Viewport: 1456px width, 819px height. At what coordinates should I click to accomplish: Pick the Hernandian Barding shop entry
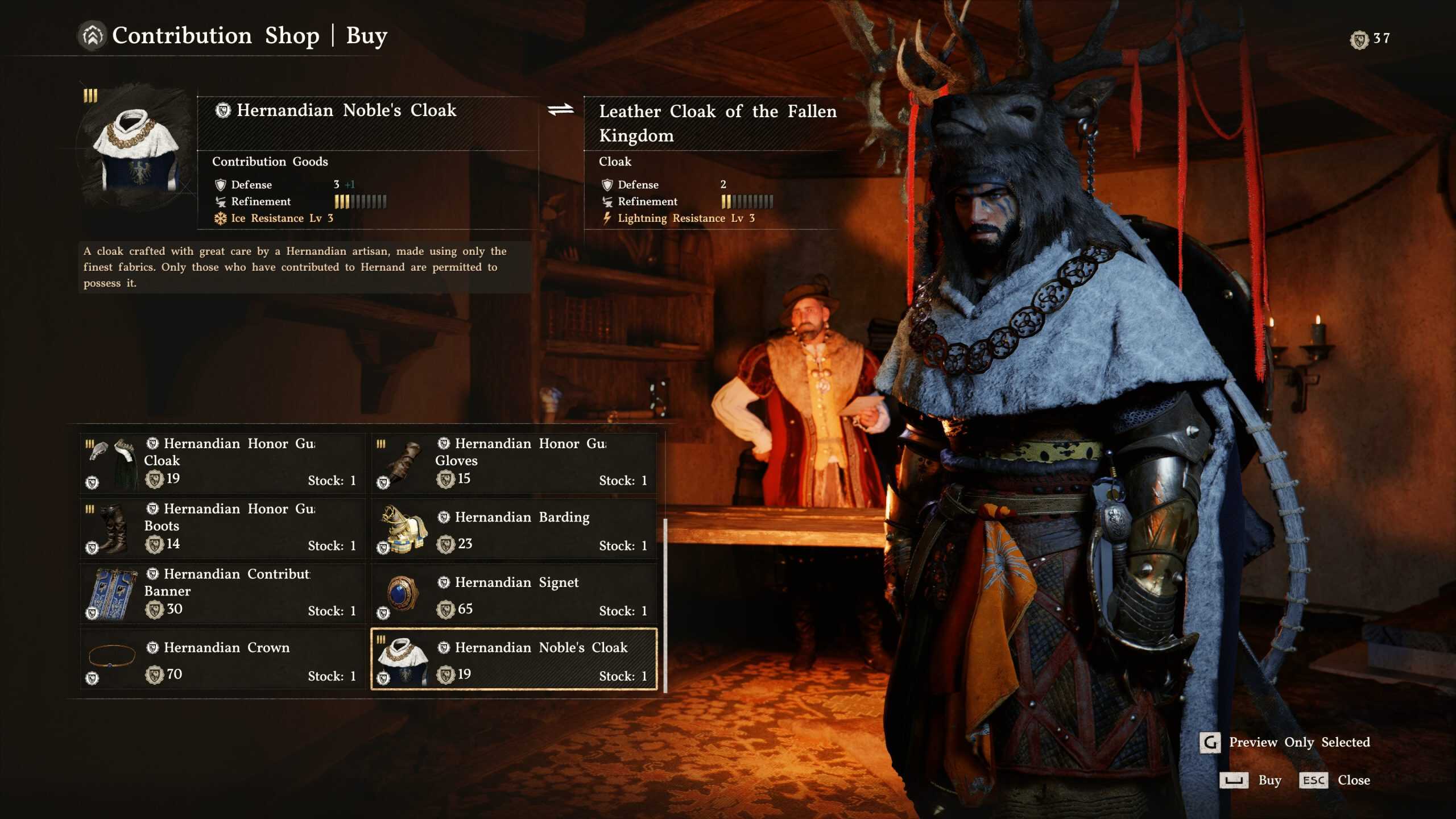pos(514,528)
